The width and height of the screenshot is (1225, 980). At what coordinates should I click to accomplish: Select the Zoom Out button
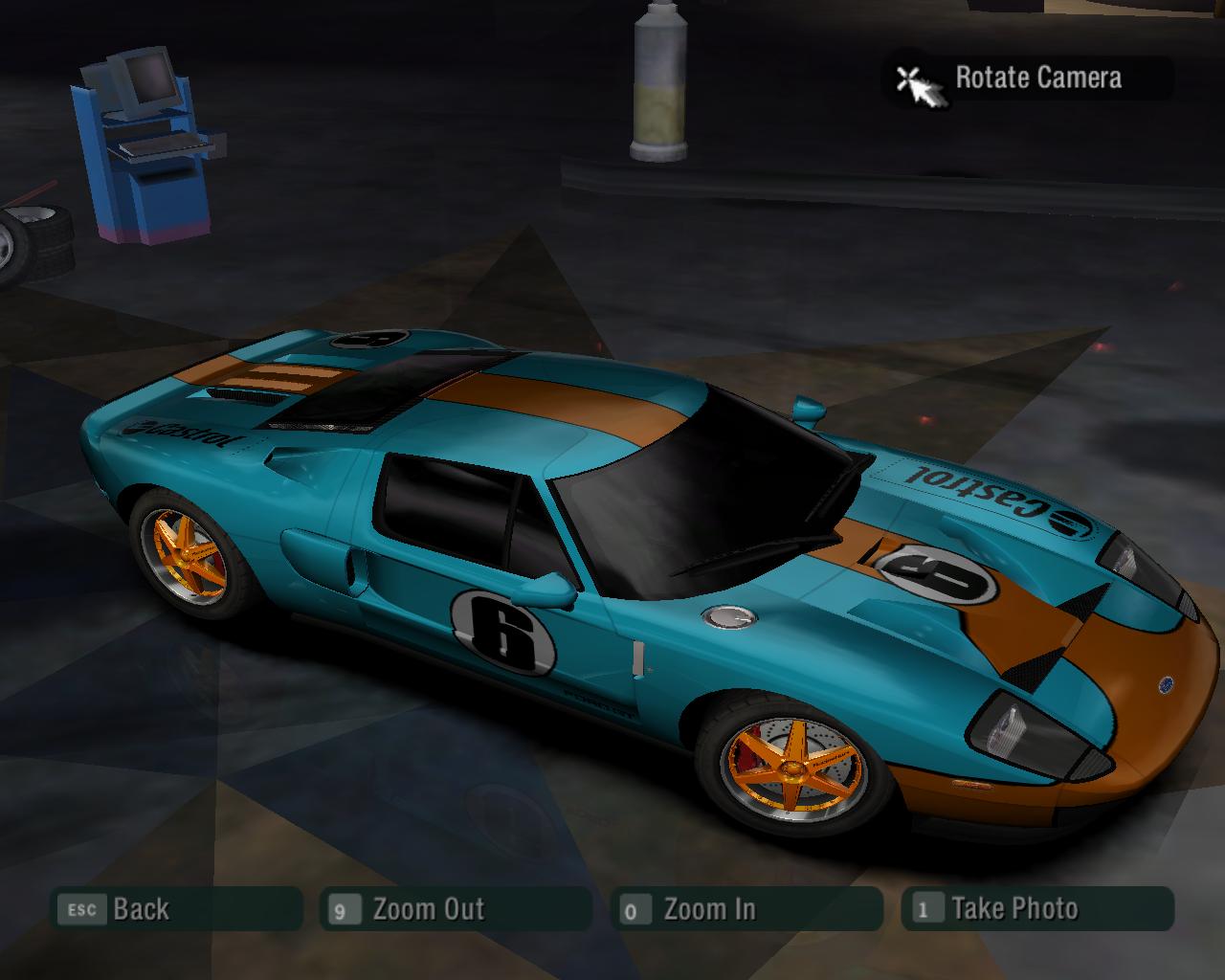click(456, 909)
